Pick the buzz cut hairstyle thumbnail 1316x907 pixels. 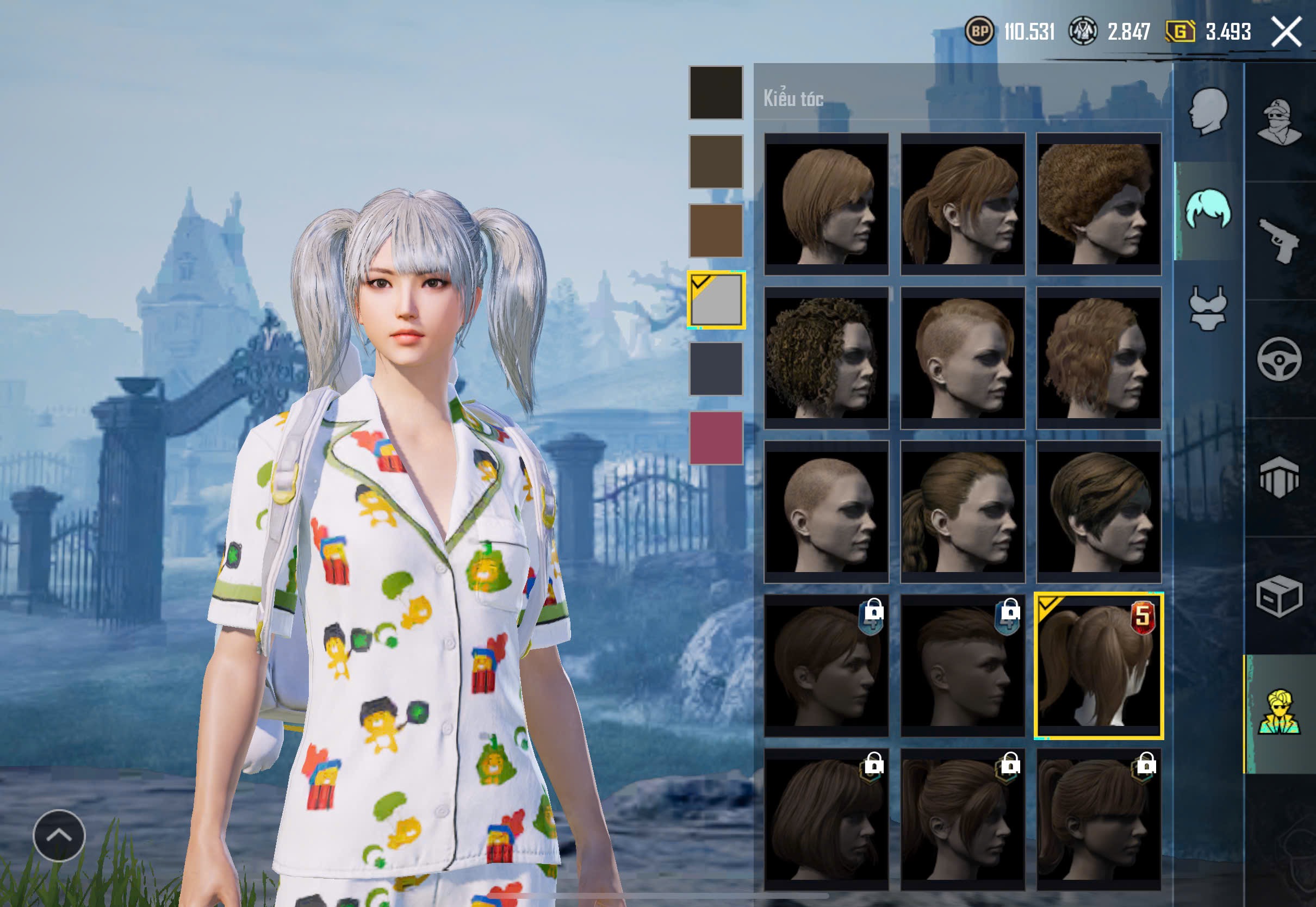pos(825,512)
